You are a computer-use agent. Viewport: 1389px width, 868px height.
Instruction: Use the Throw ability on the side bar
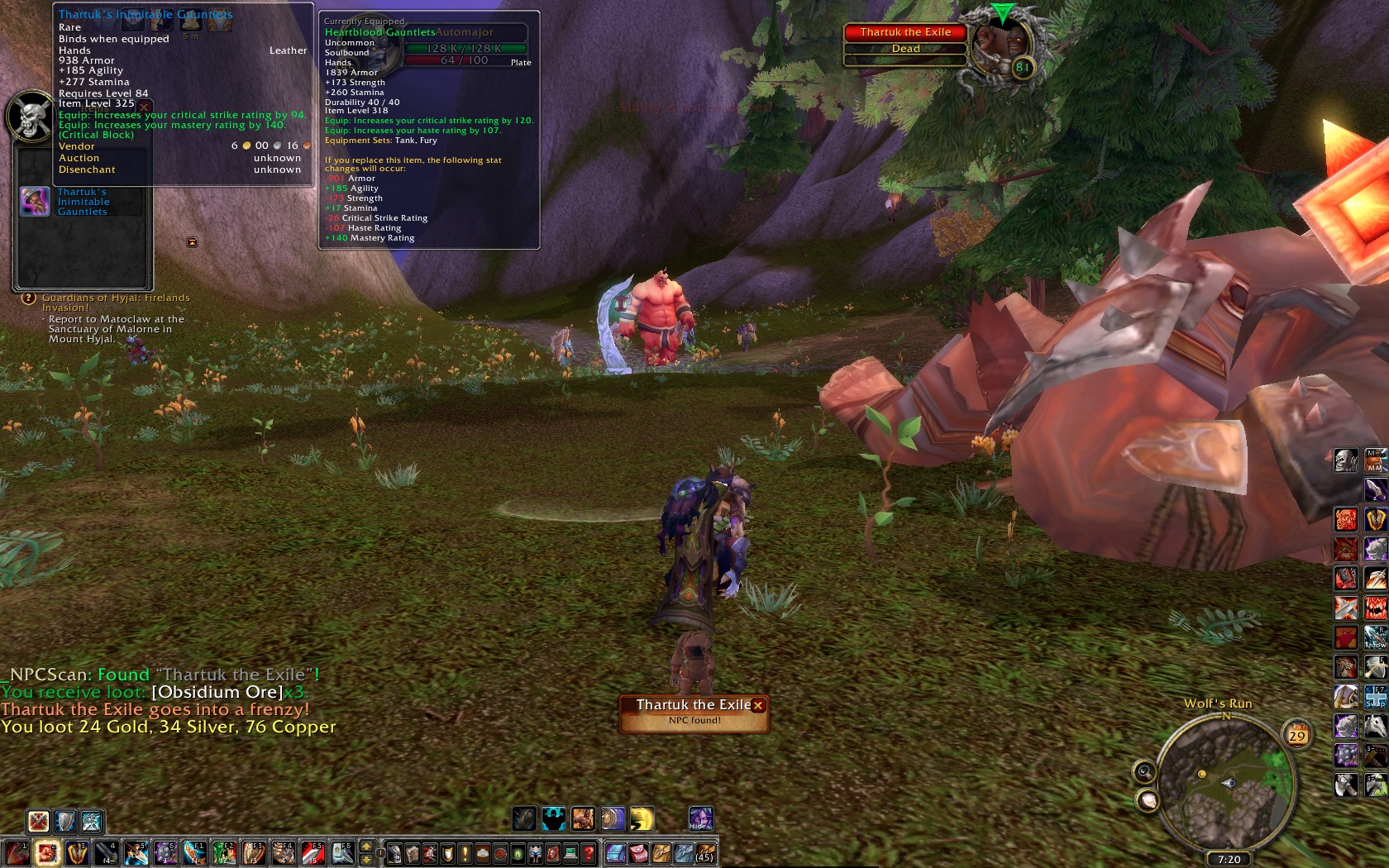coord(1375,637)
